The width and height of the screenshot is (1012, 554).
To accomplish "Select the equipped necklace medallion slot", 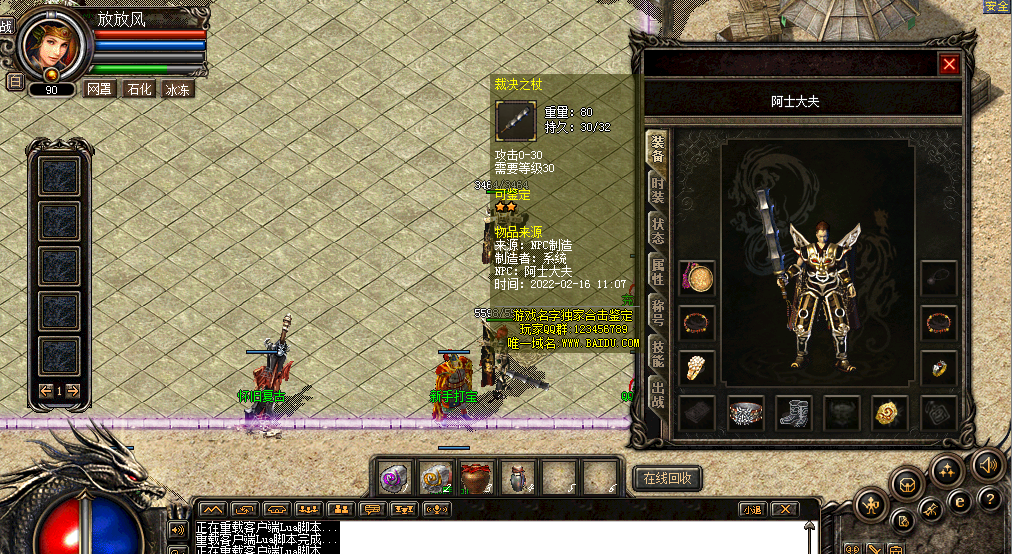I will (x=697, y=278).
